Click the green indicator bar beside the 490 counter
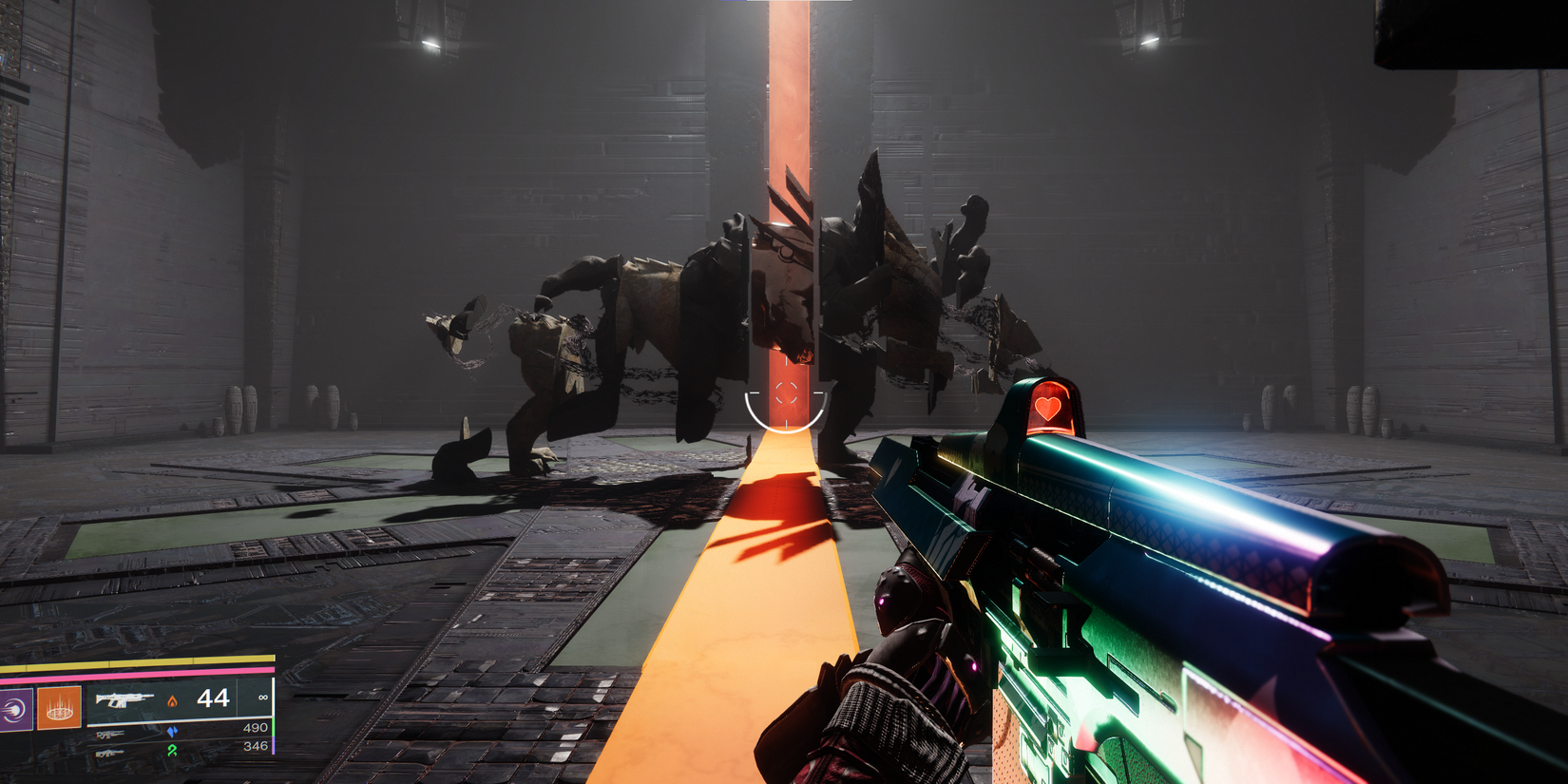The image size is (1568, 784). [x=274, y=727]
